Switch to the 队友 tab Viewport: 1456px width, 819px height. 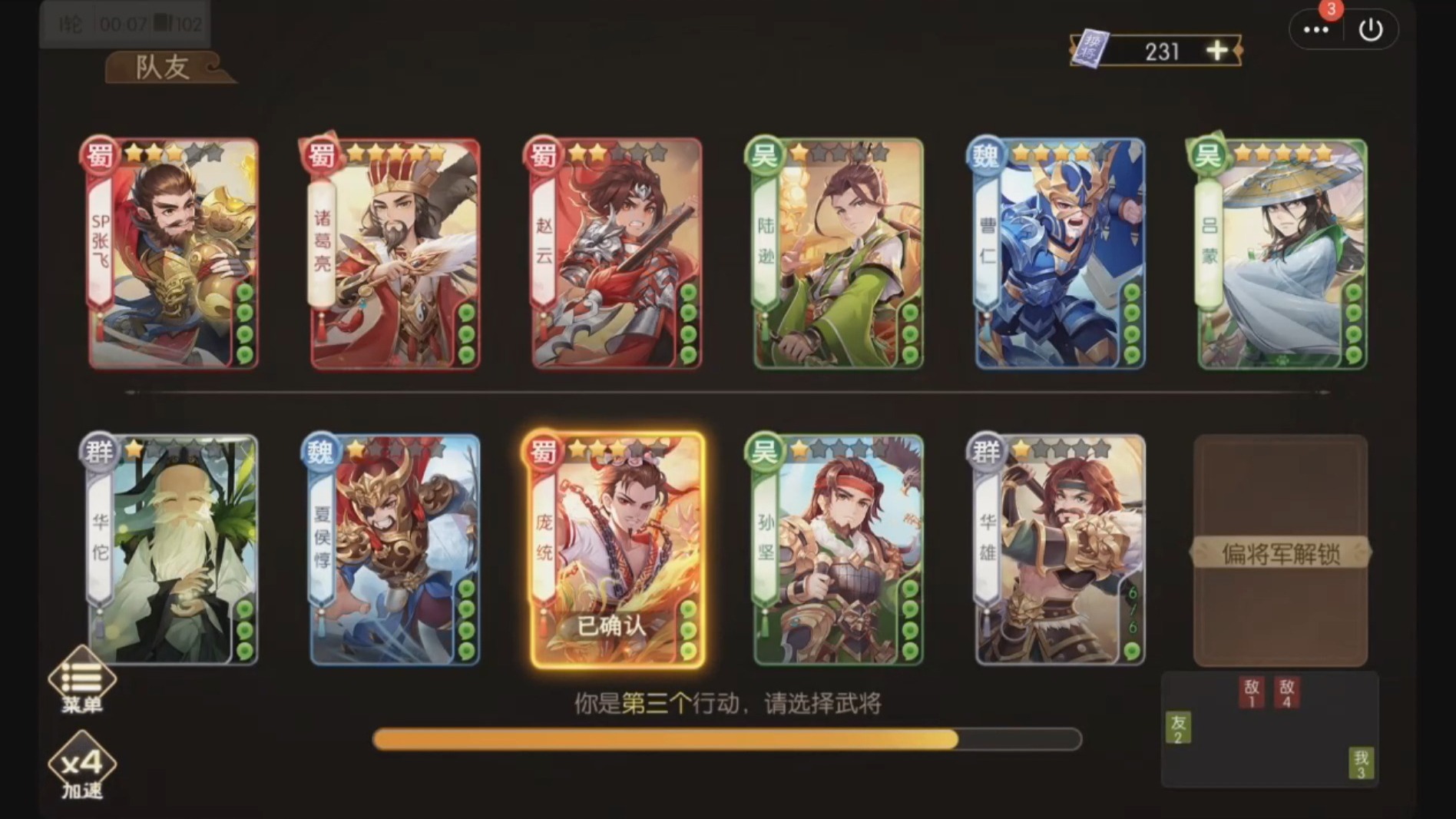[161, 65]
